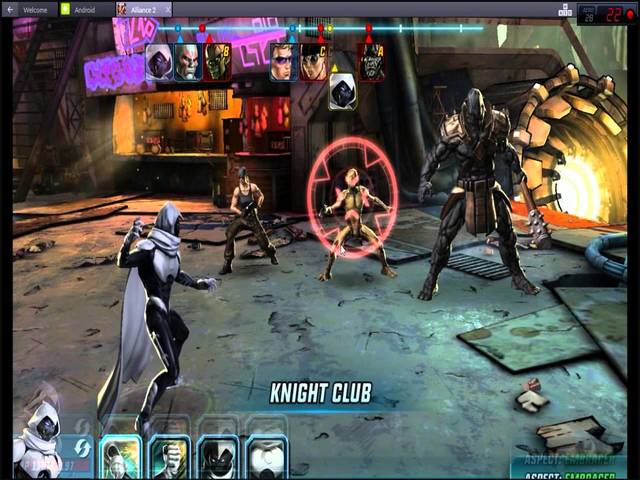Click the yellow-framed Moon Knight turn portrait
This screenshot has width=640, height=480.
[x=342, y=92]
